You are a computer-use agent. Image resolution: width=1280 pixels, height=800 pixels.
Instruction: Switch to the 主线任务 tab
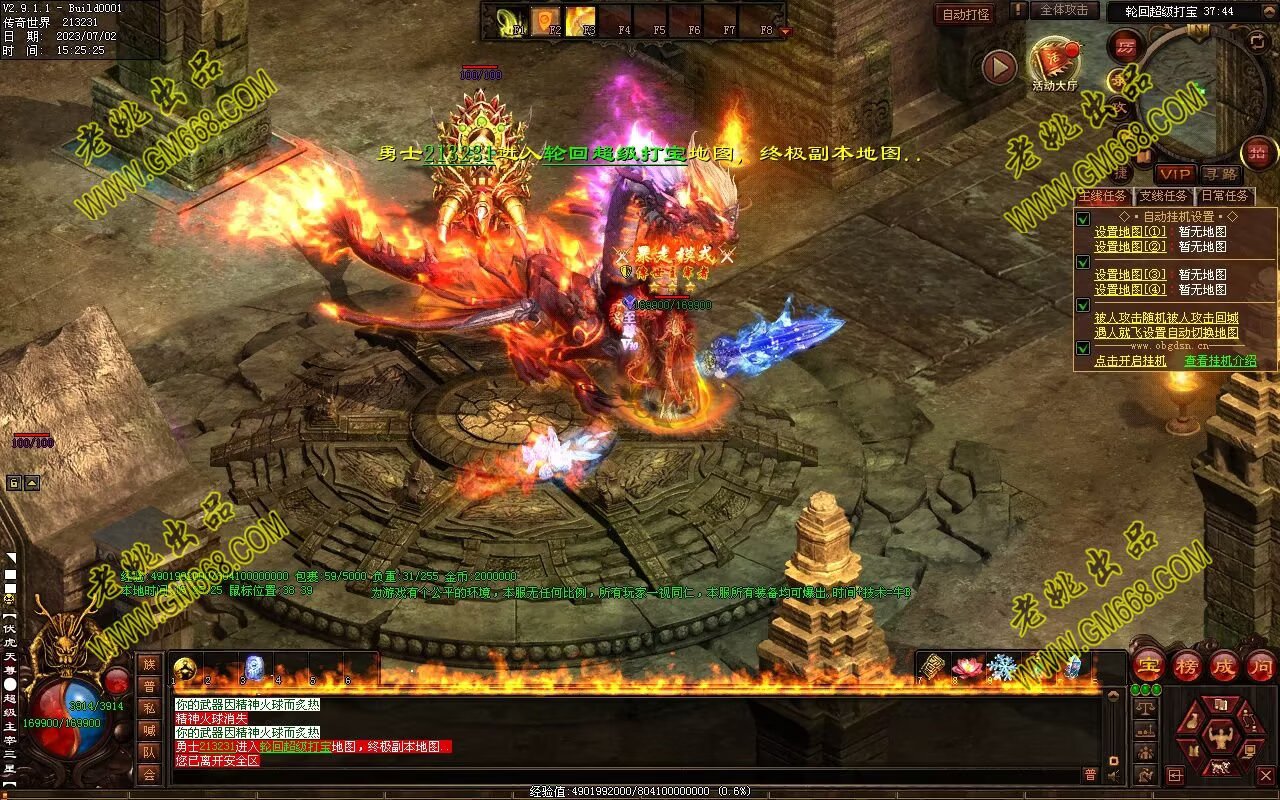[1101, 196]
